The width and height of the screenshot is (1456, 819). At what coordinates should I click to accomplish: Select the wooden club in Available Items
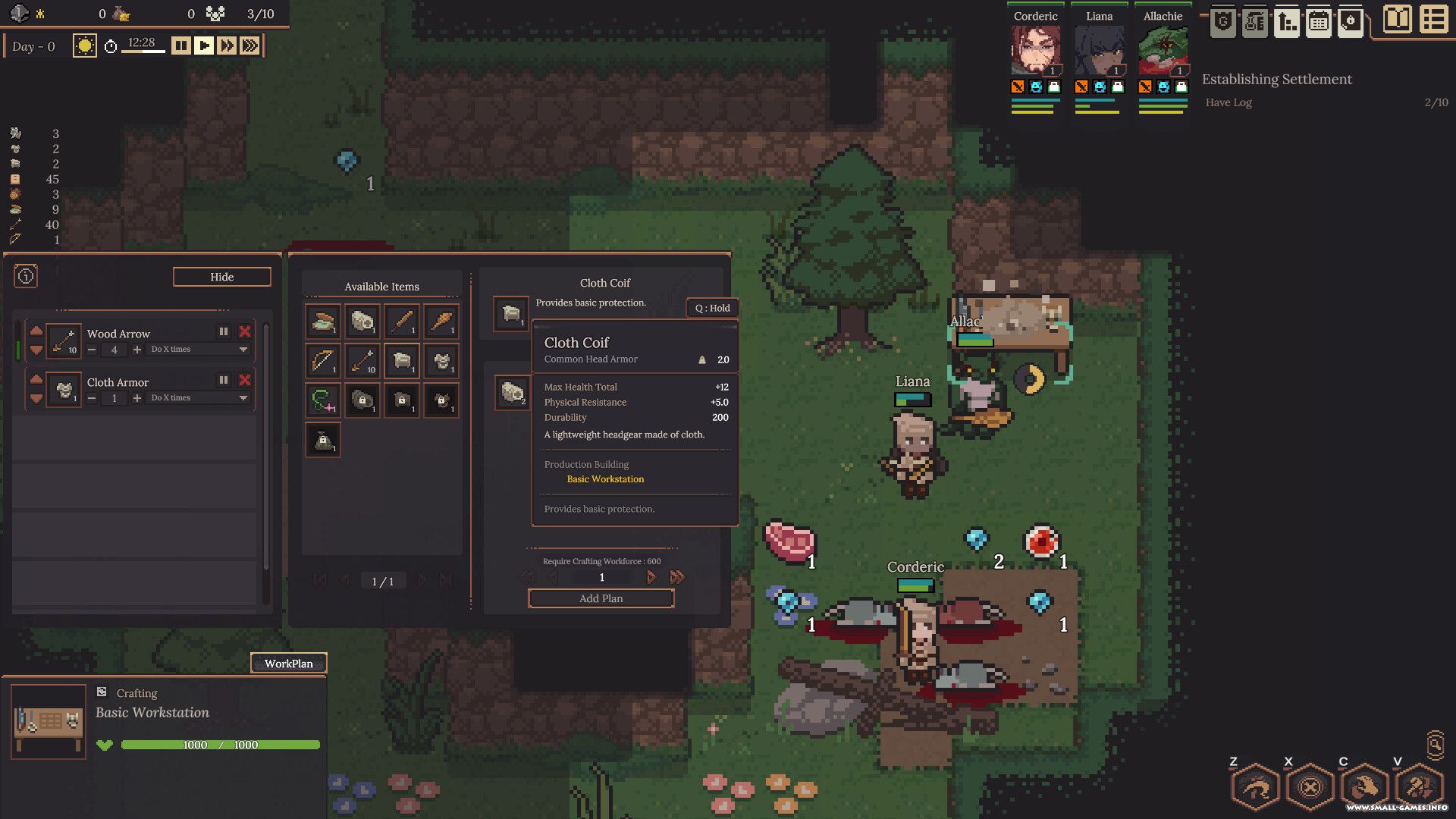point(441,321)
